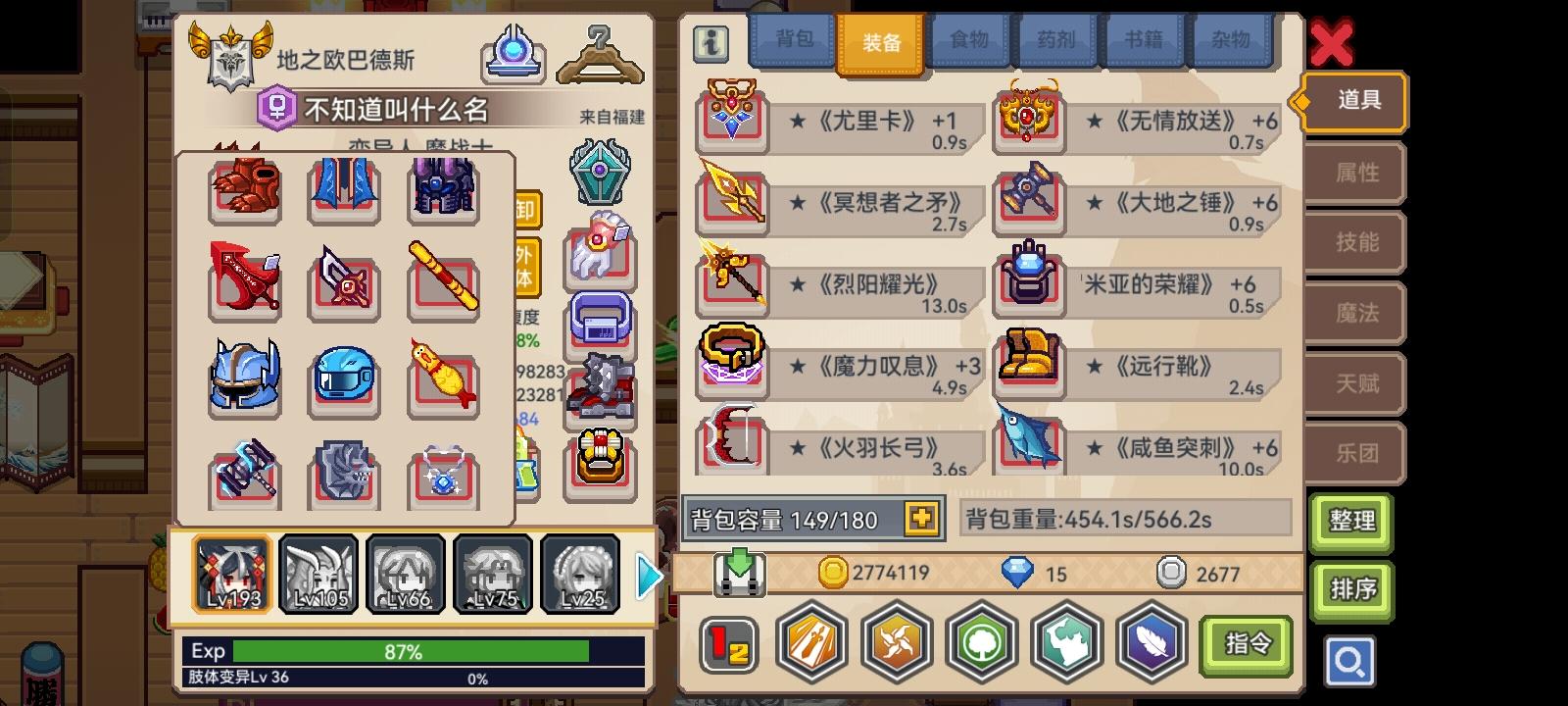Select the 《尤里卡》 gem weapon icon

pyautogui.click(x=731, y=119)
